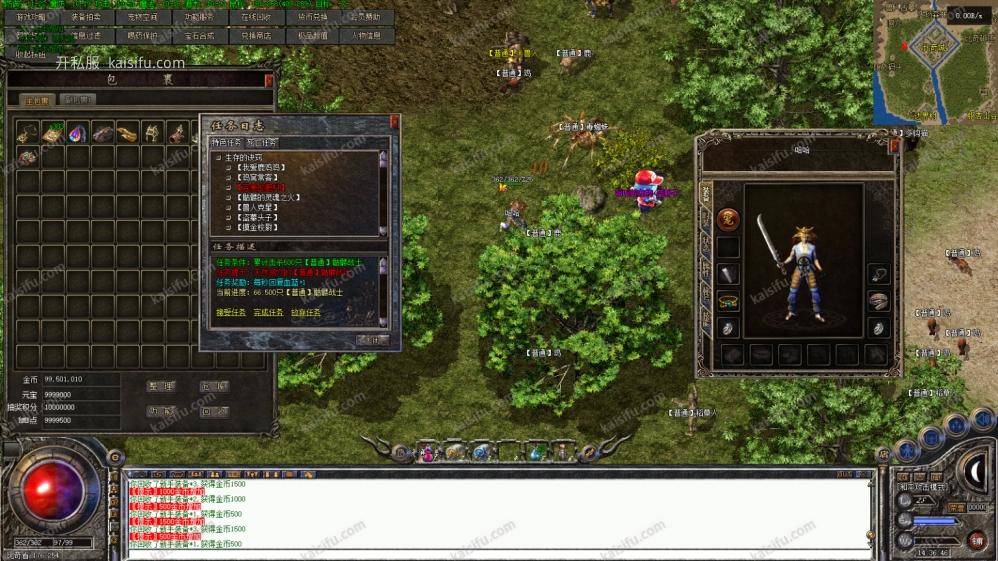Open the 宝石合成 gem crafting menu

click(199, 36)
